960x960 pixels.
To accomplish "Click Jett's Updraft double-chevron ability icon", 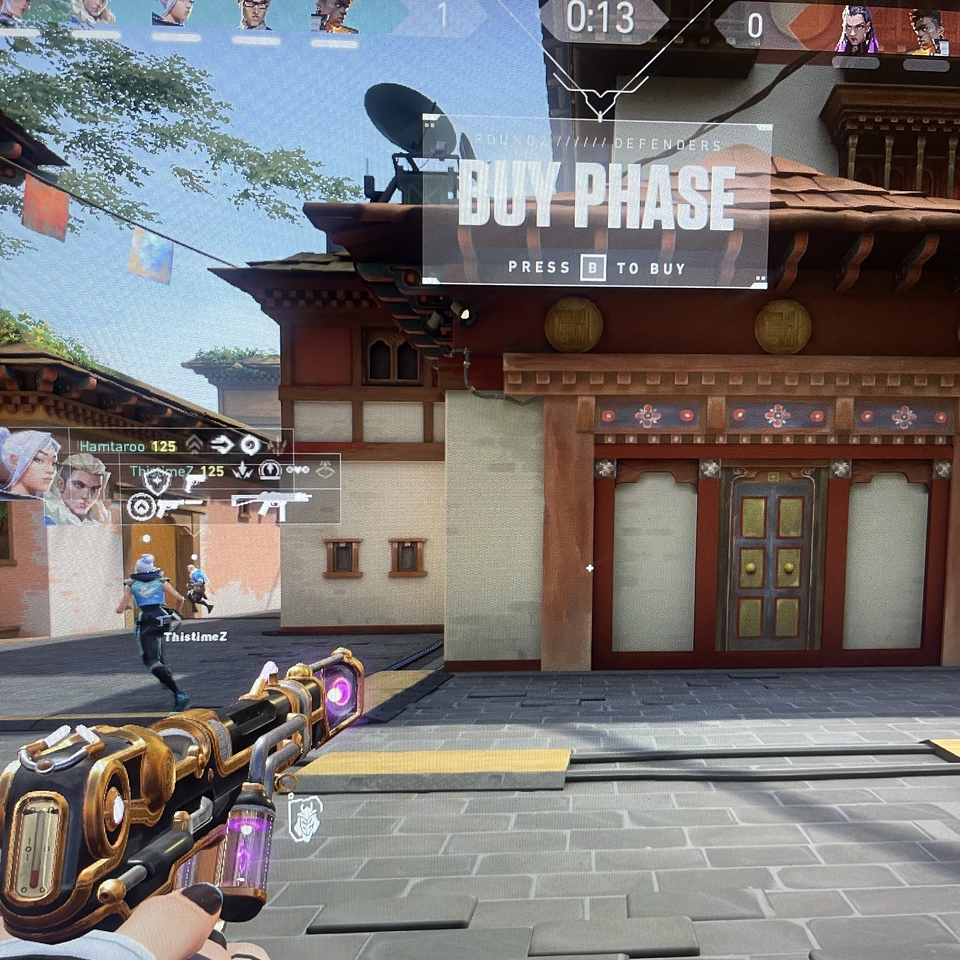I will [x=194, y=444].
